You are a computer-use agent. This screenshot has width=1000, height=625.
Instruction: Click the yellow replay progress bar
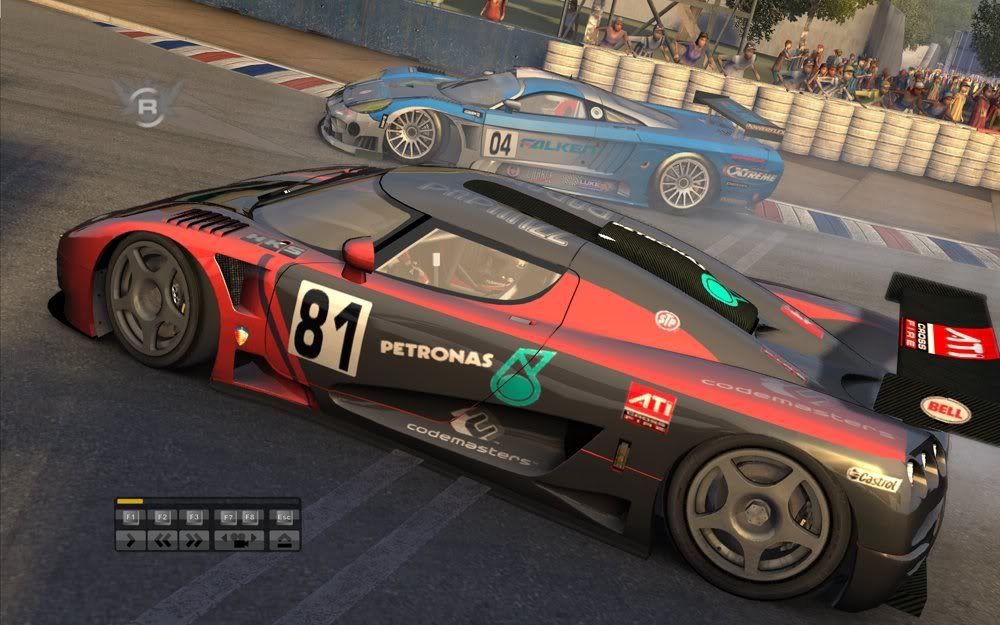130,501
